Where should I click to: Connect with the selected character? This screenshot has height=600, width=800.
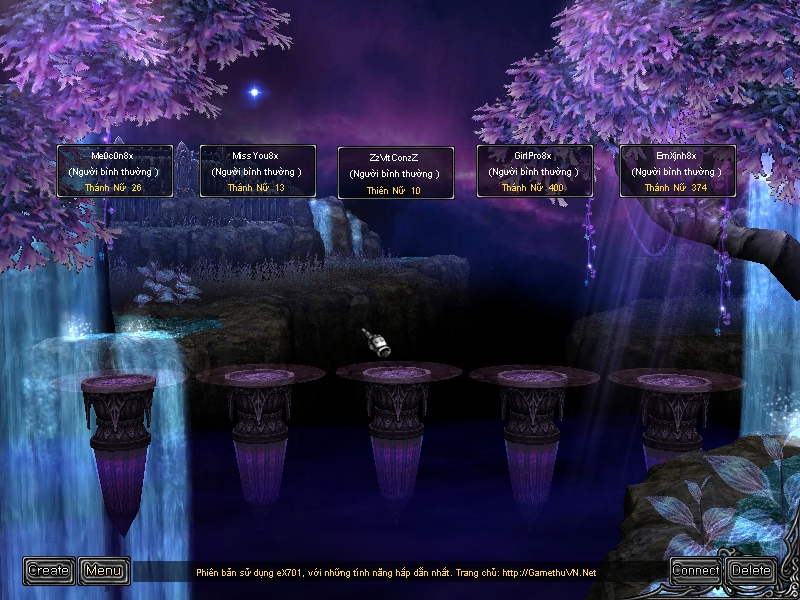tap(696, 570)
